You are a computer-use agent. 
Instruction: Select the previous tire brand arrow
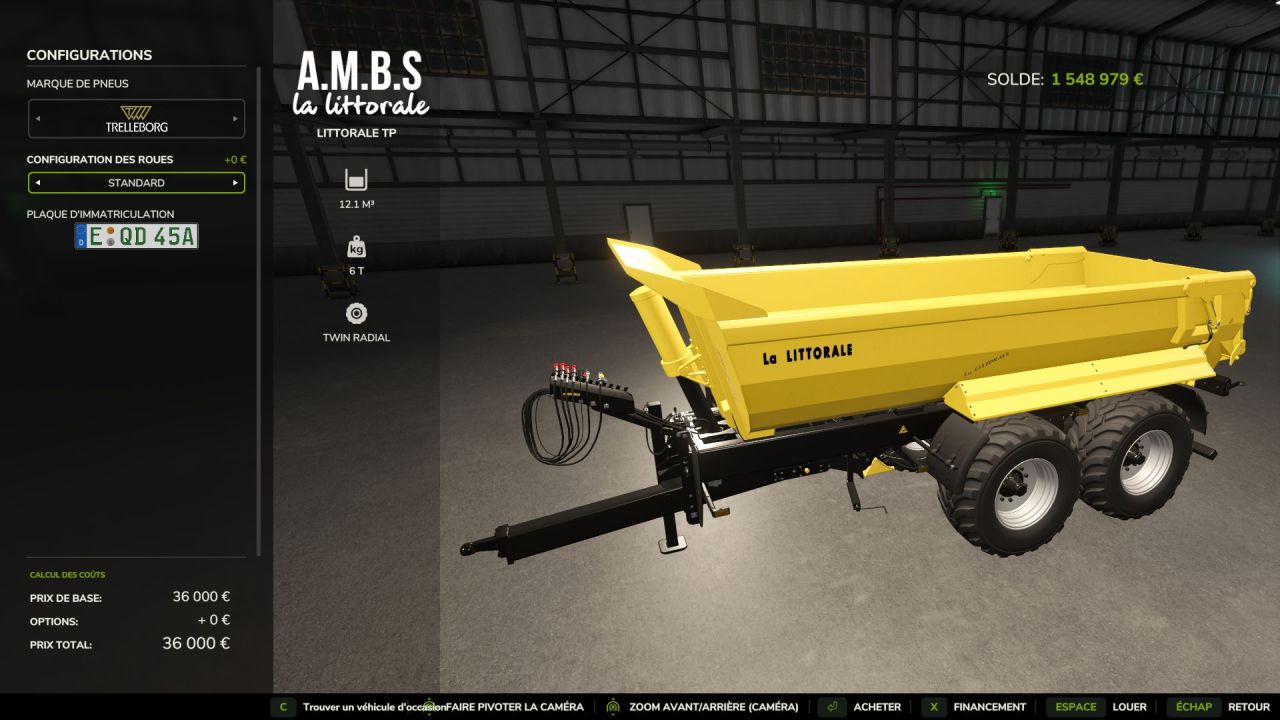[39, 118]
